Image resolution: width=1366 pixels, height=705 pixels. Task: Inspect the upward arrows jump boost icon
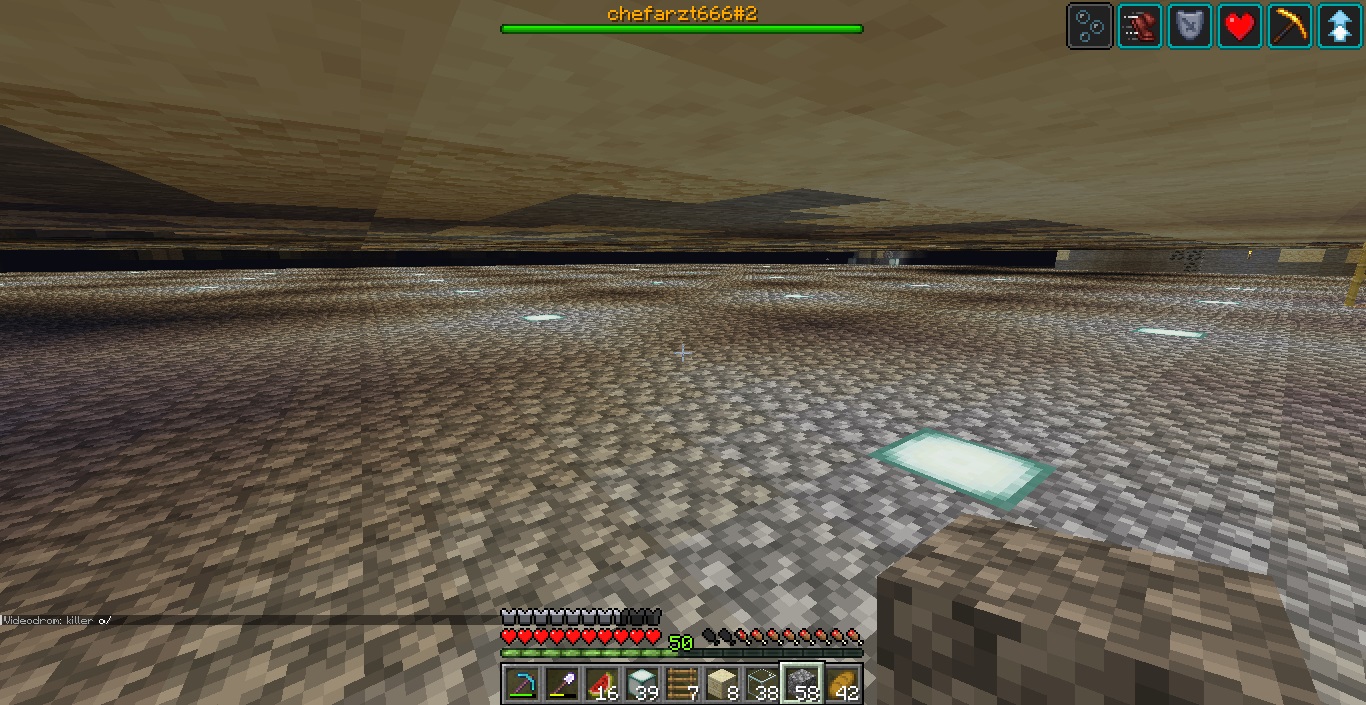[x=1339, y=26]
